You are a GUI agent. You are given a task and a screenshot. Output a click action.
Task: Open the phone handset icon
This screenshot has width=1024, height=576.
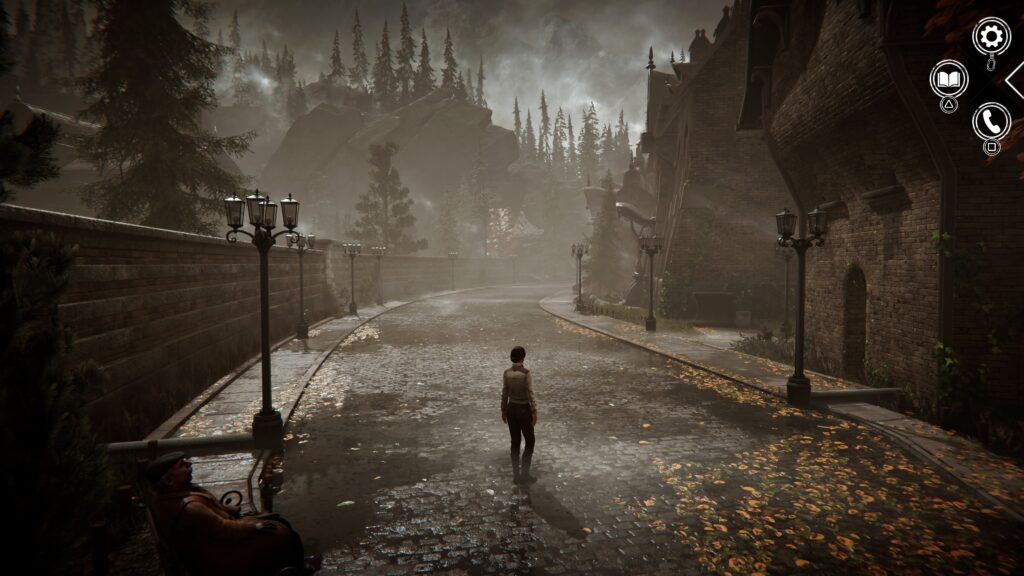pyautogui.click(x=991, y=121)
